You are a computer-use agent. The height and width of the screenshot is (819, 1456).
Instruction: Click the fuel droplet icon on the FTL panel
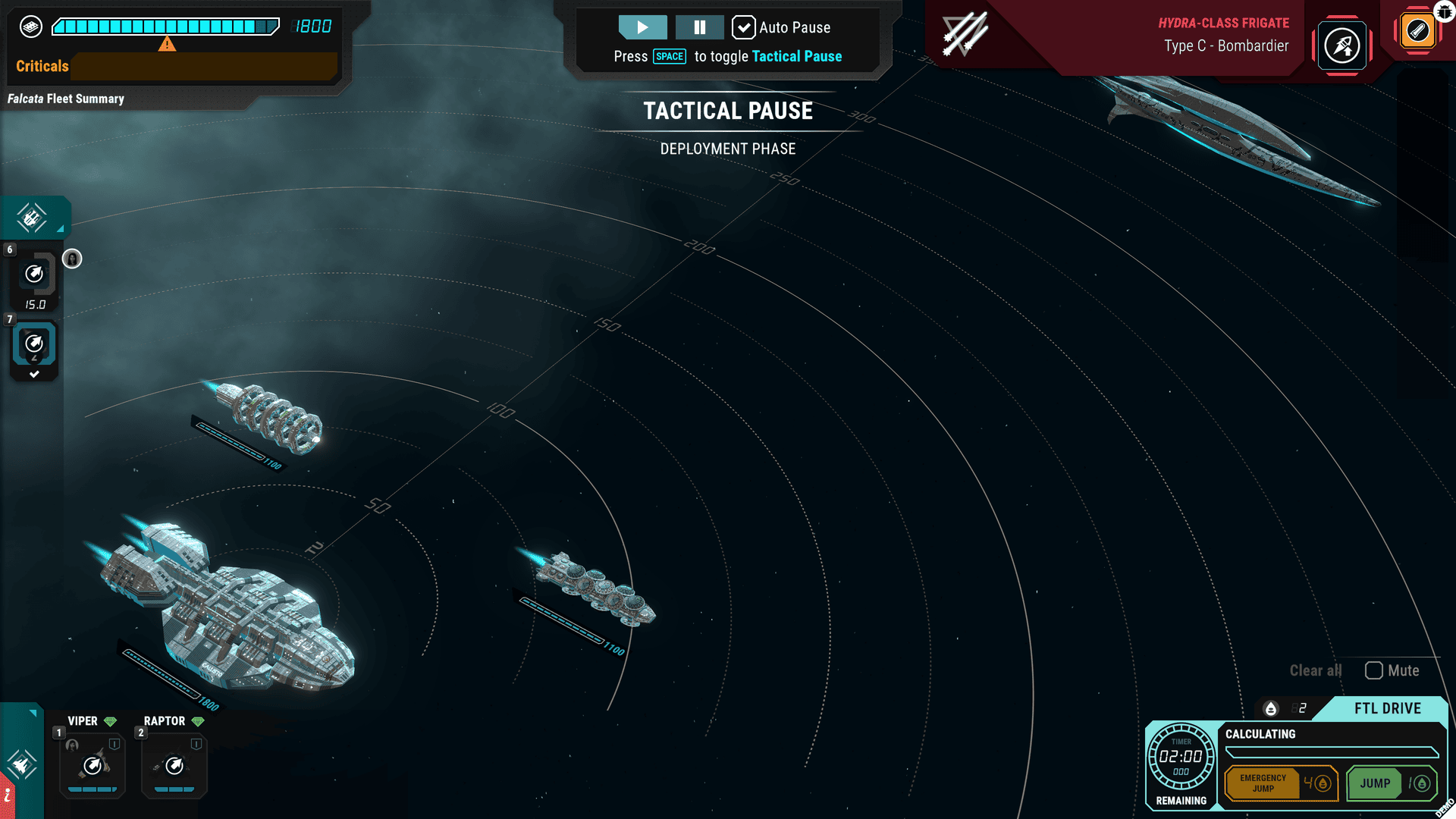[x=1271, y=708]
